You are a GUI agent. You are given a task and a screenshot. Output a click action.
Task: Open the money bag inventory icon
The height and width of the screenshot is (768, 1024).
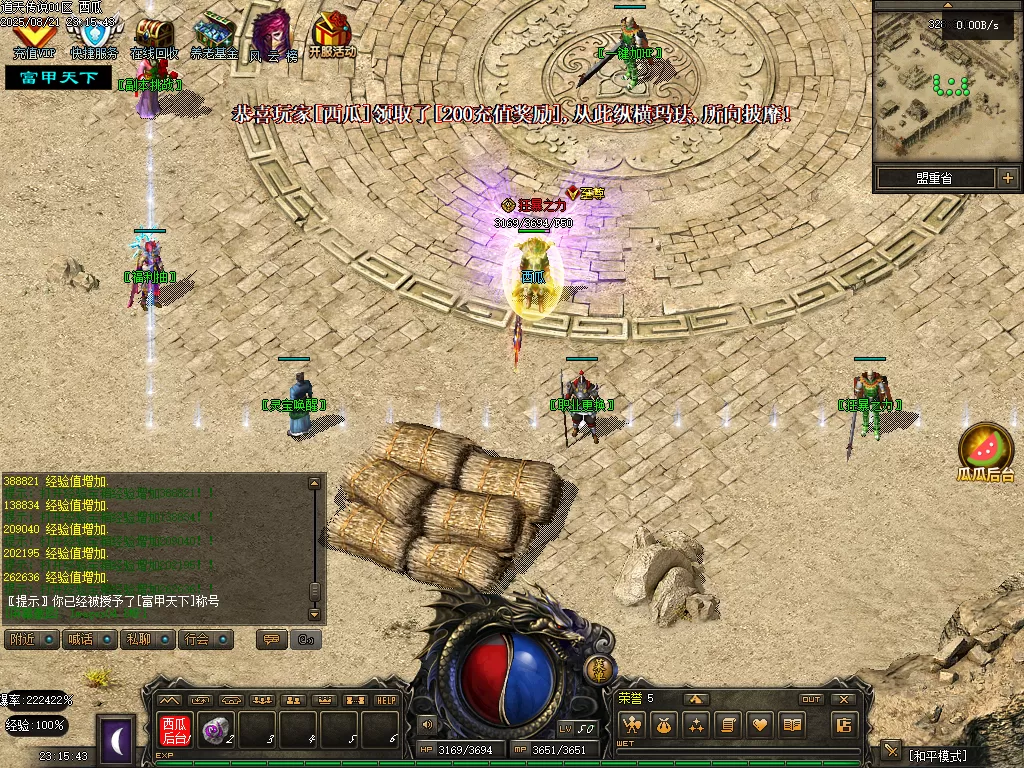tap(663, 725)
